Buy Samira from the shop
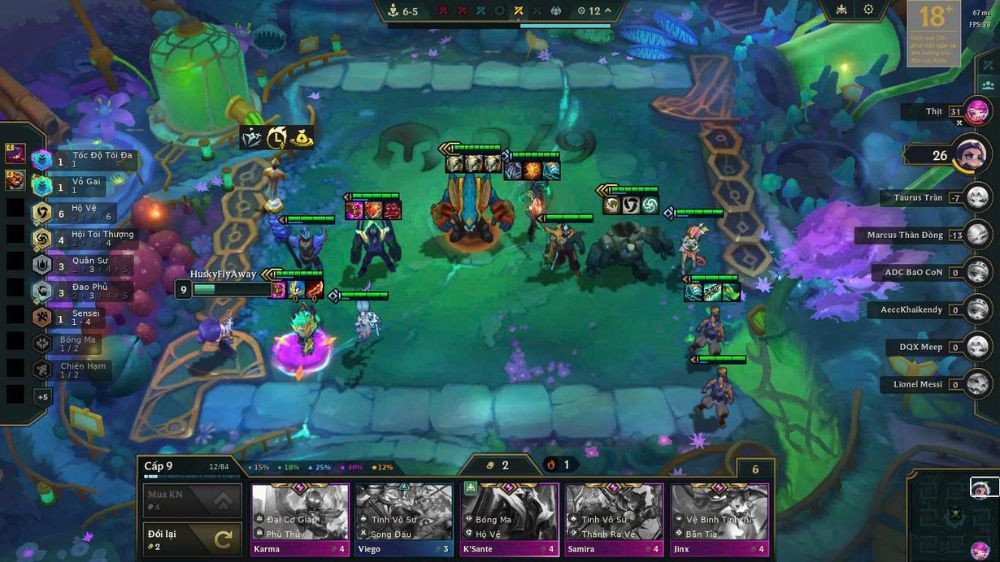The width and height of the screenshot is (1000, 562). click(x=614, y=519)
